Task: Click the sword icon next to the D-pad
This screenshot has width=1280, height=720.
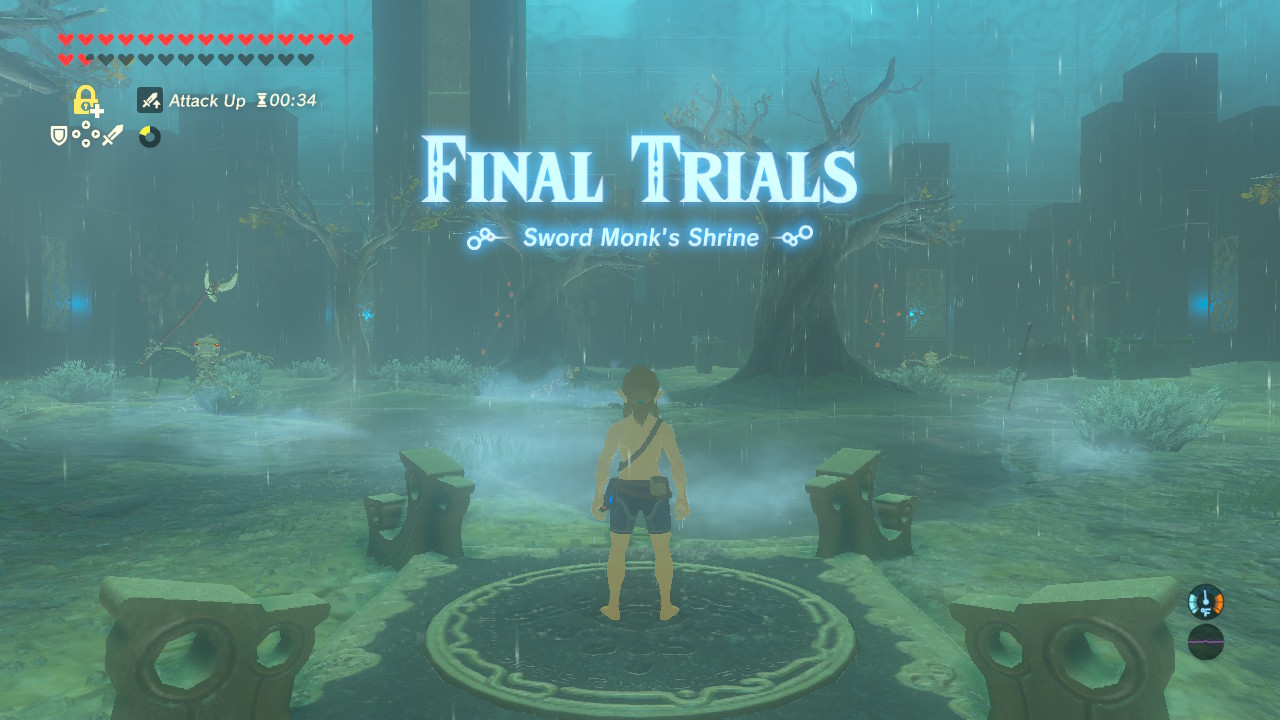Action: pos(113,136)
